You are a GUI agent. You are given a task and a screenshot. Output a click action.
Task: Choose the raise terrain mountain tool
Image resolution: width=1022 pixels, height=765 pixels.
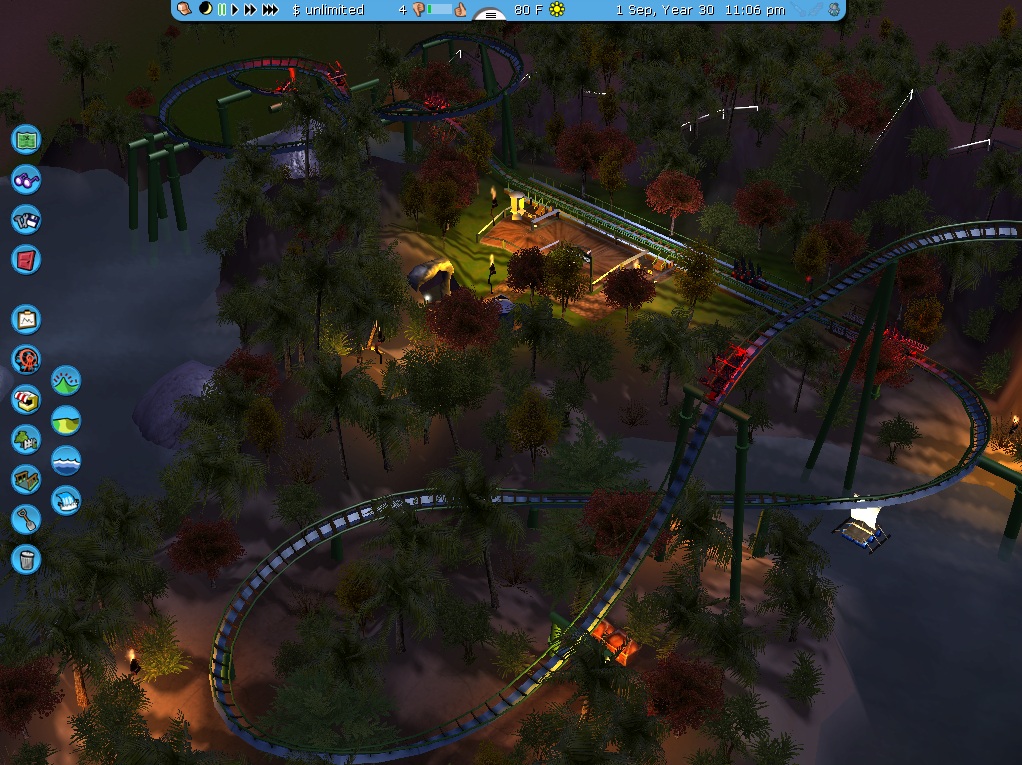tap(66, 381)
